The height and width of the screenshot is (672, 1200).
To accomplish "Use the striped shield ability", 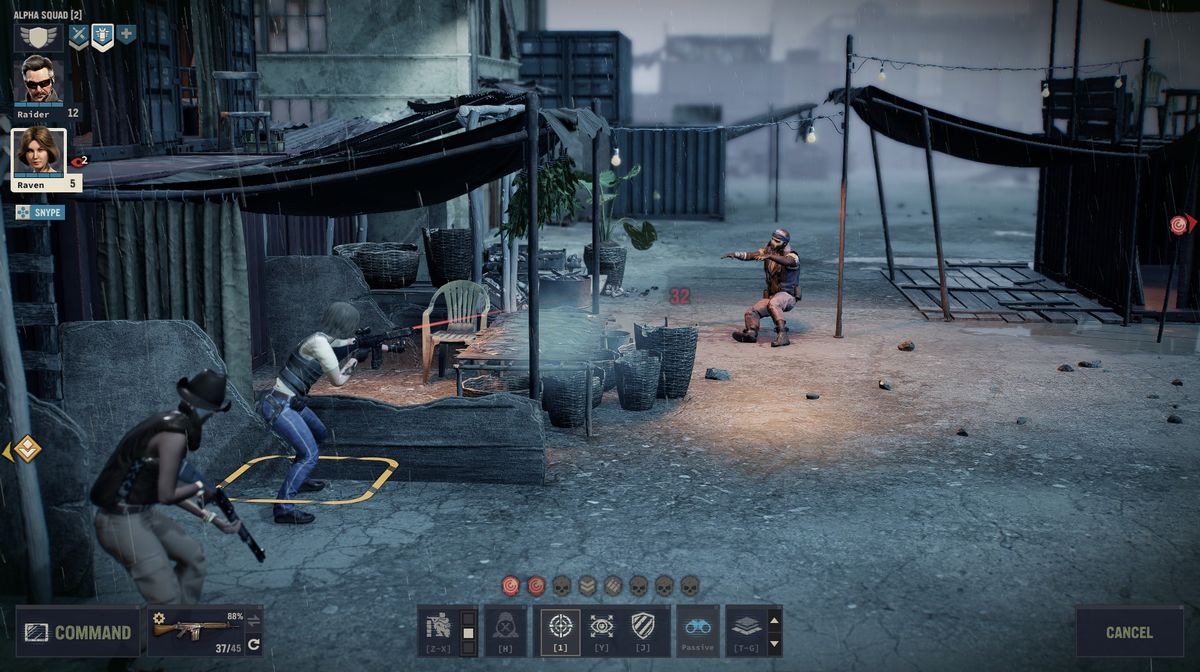I will (643, 627).
